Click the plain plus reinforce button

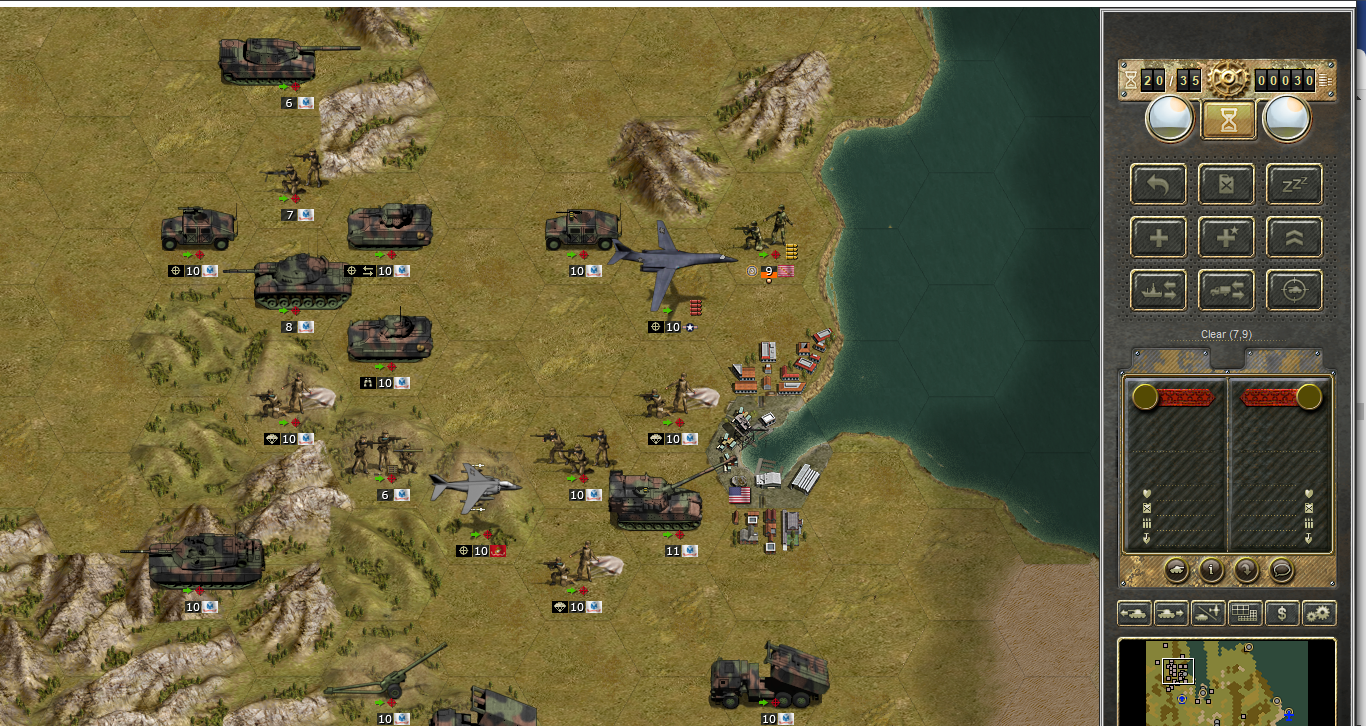[1159, 238]
